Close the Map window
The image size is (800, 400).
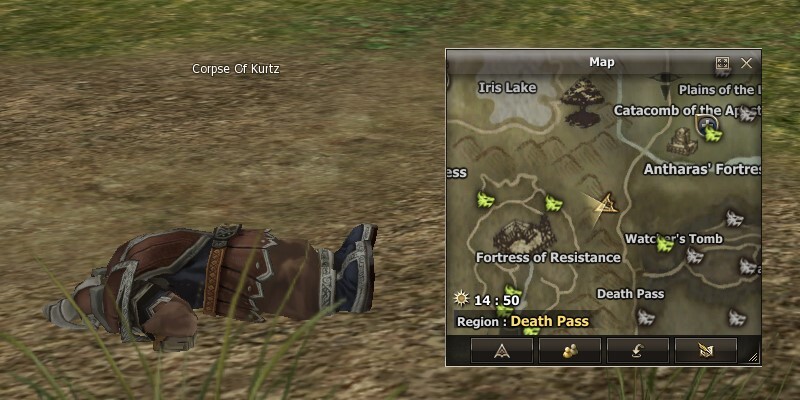746,63
